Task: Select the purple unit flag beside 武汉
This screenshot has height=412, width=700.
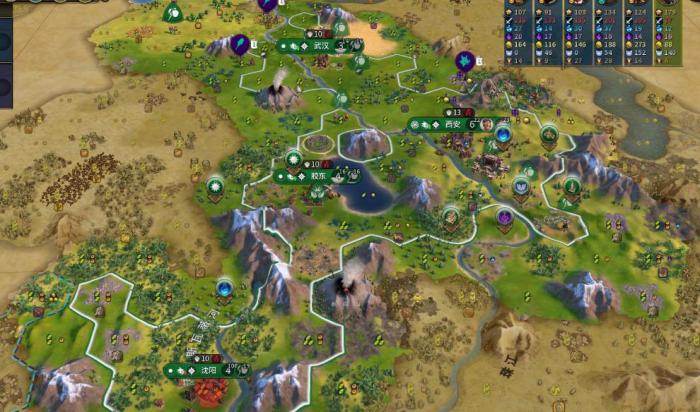Action: click(241, 44)
